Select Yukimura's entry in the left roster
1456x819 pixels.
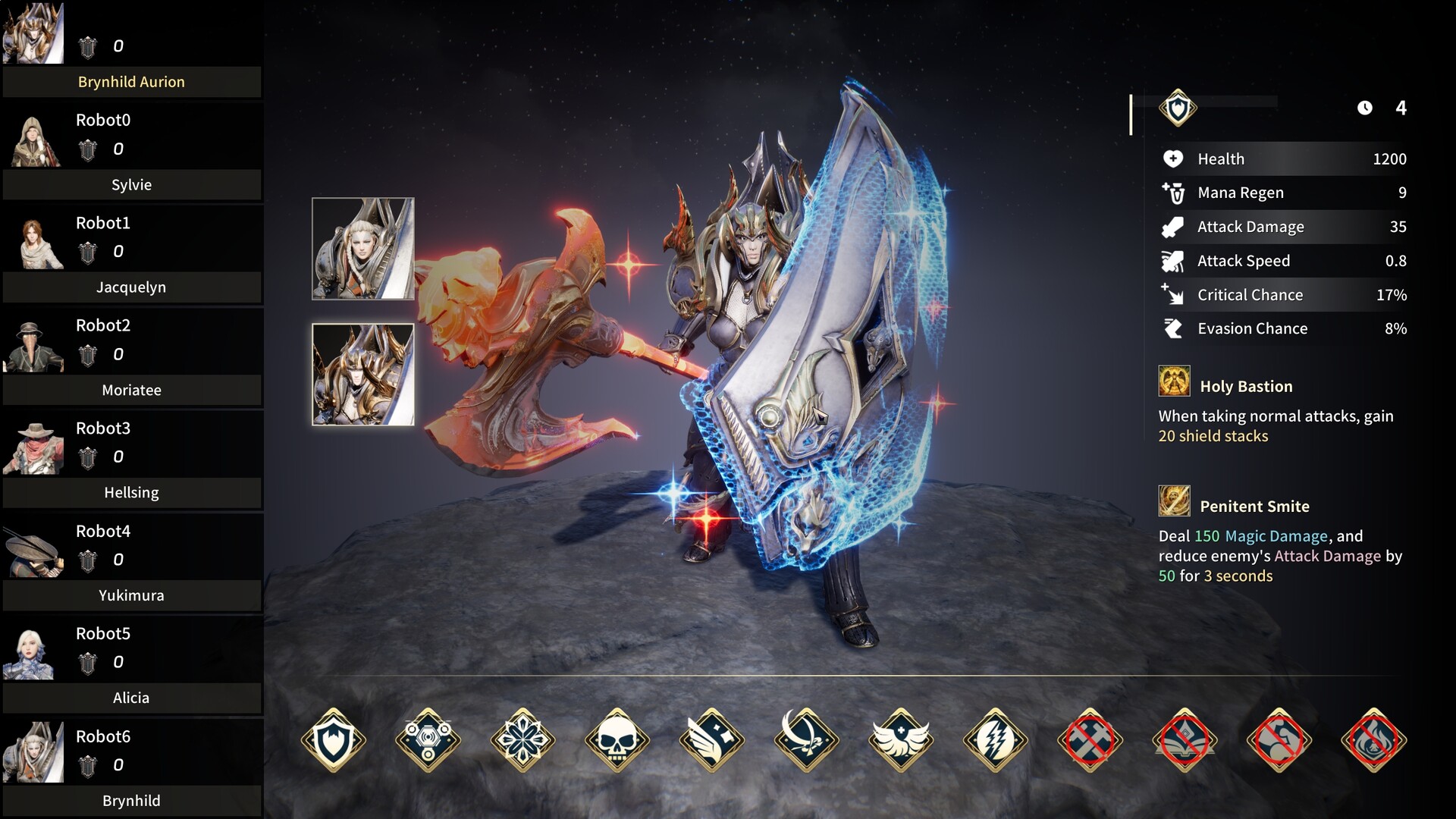click(x=130, y=595)
